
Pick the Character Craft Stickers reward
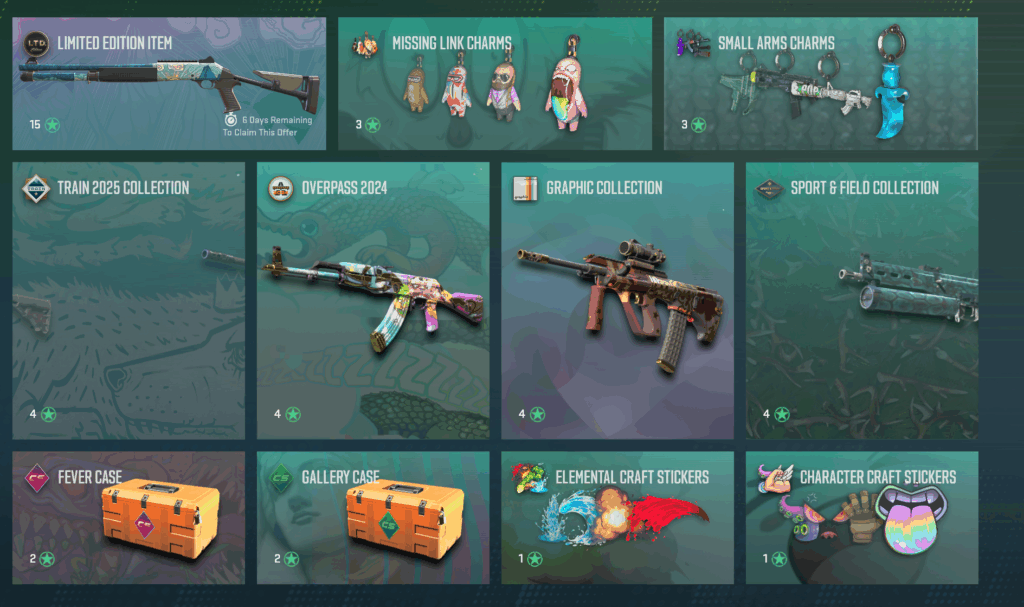(x=862, y=517)
